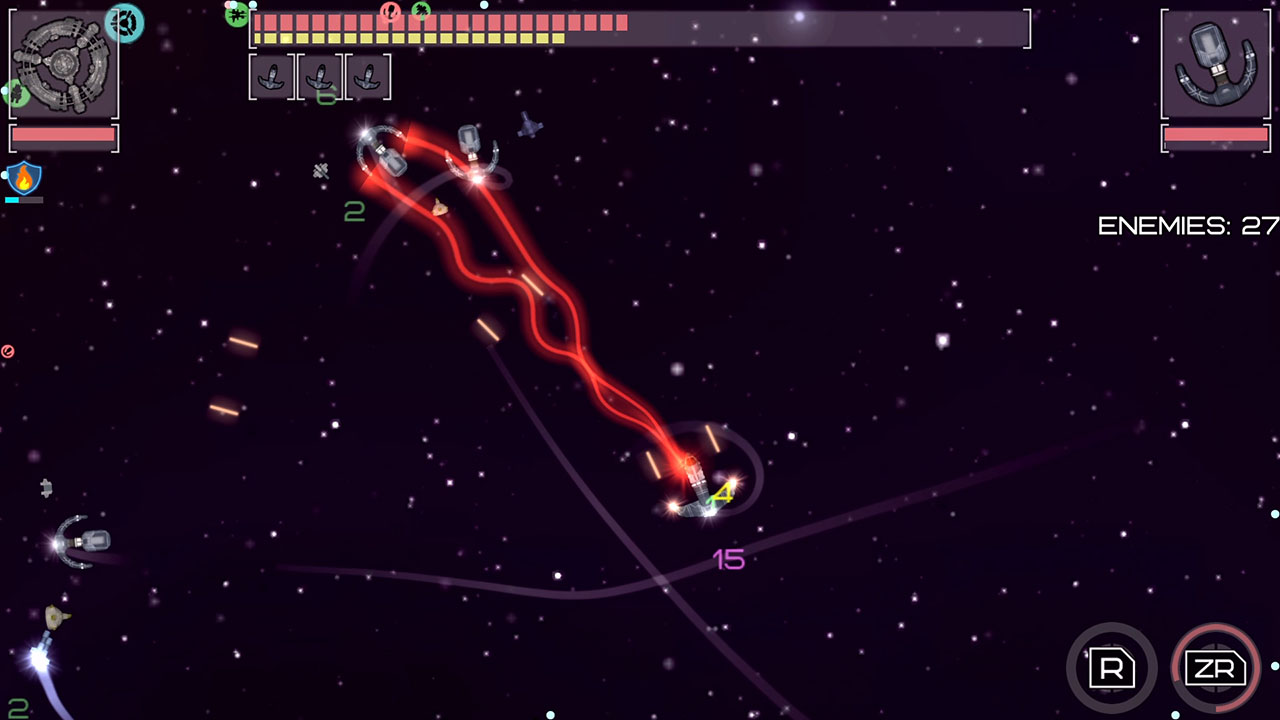The image size is (1280, 720).
Task: Click the green enemy marker above the boss bar
Action: point(237,16)
